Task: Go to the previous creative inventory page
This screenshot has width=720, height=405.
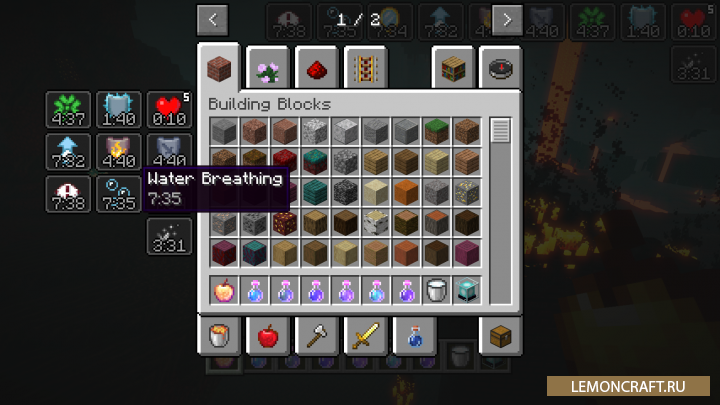Action: (x=212, y=19)
